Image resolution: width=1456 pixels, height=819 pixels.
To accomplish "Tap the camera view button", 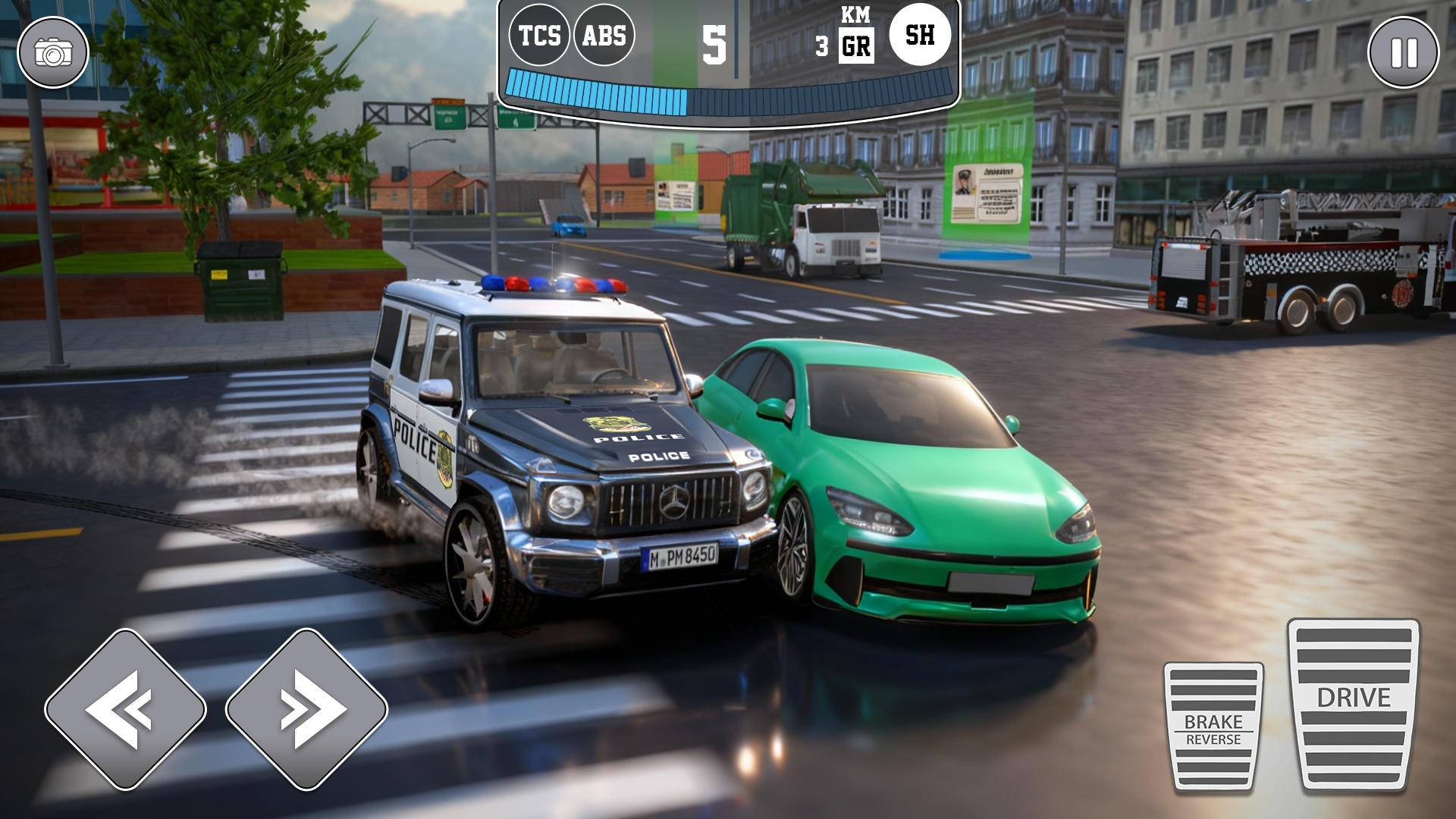I will (x=53, y=53).
